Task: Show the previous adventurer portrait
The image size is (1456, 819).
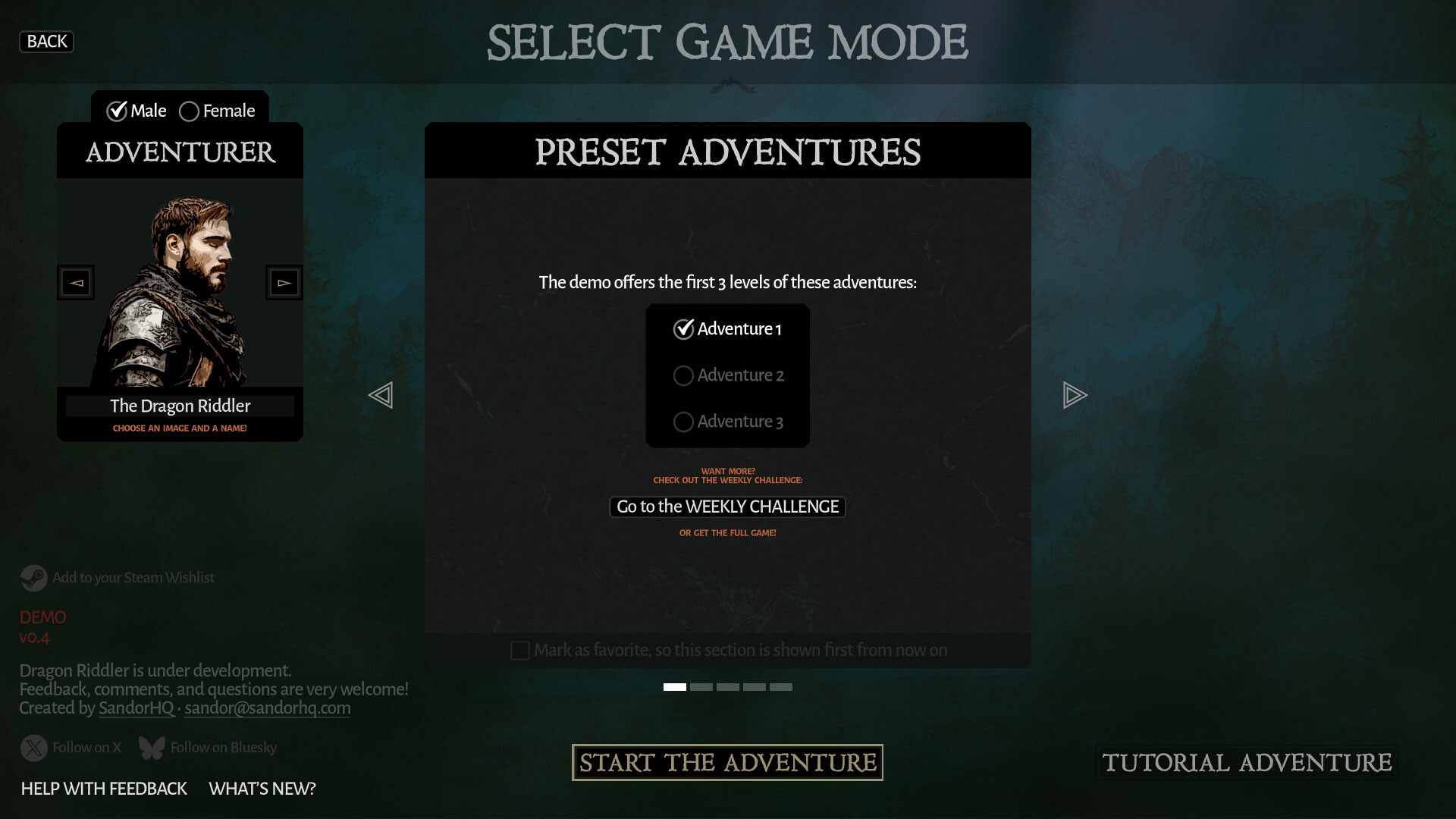Action: pos(76,283)
